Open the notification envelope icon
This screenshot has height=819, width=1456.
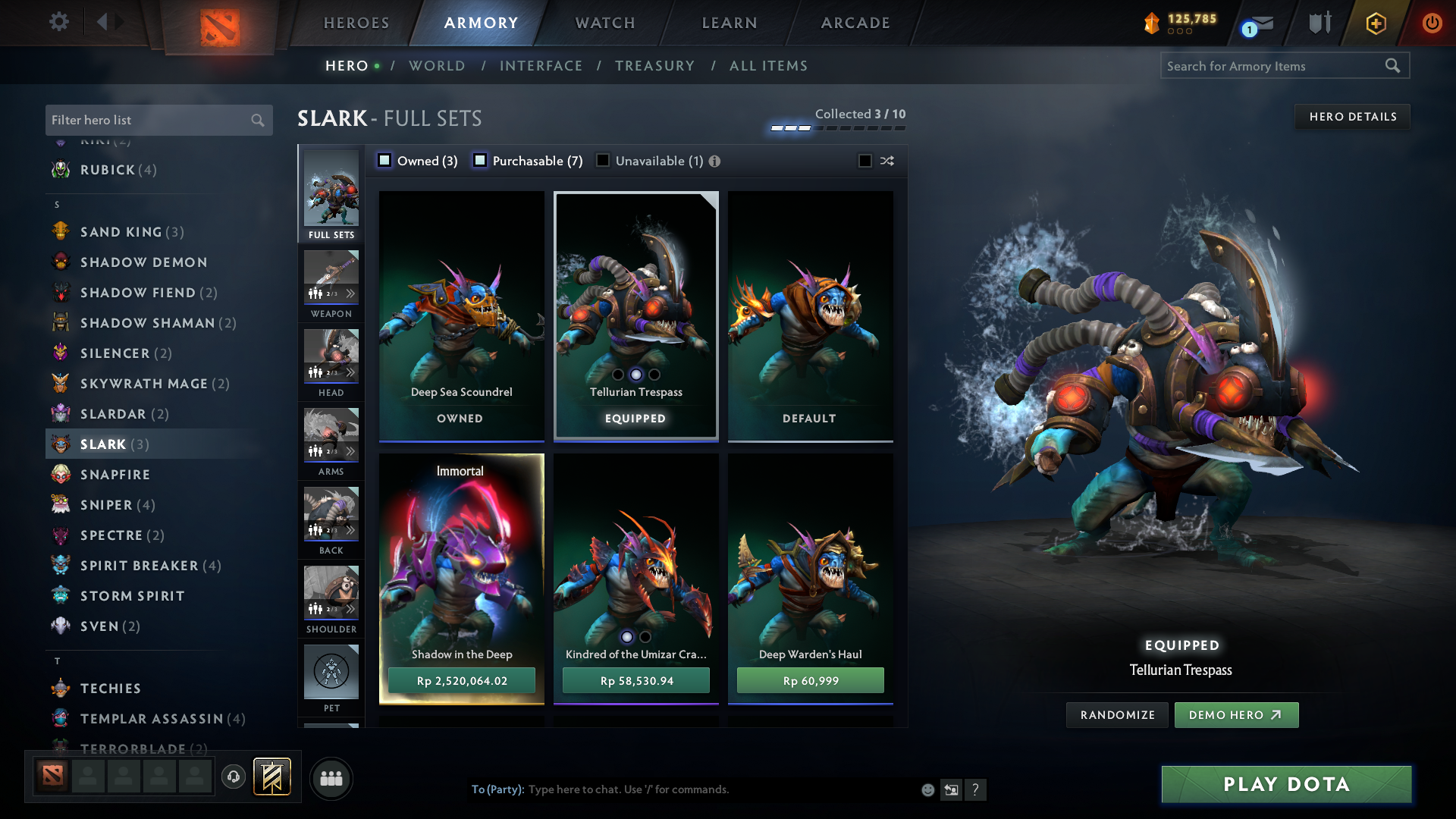[1258, 22]
